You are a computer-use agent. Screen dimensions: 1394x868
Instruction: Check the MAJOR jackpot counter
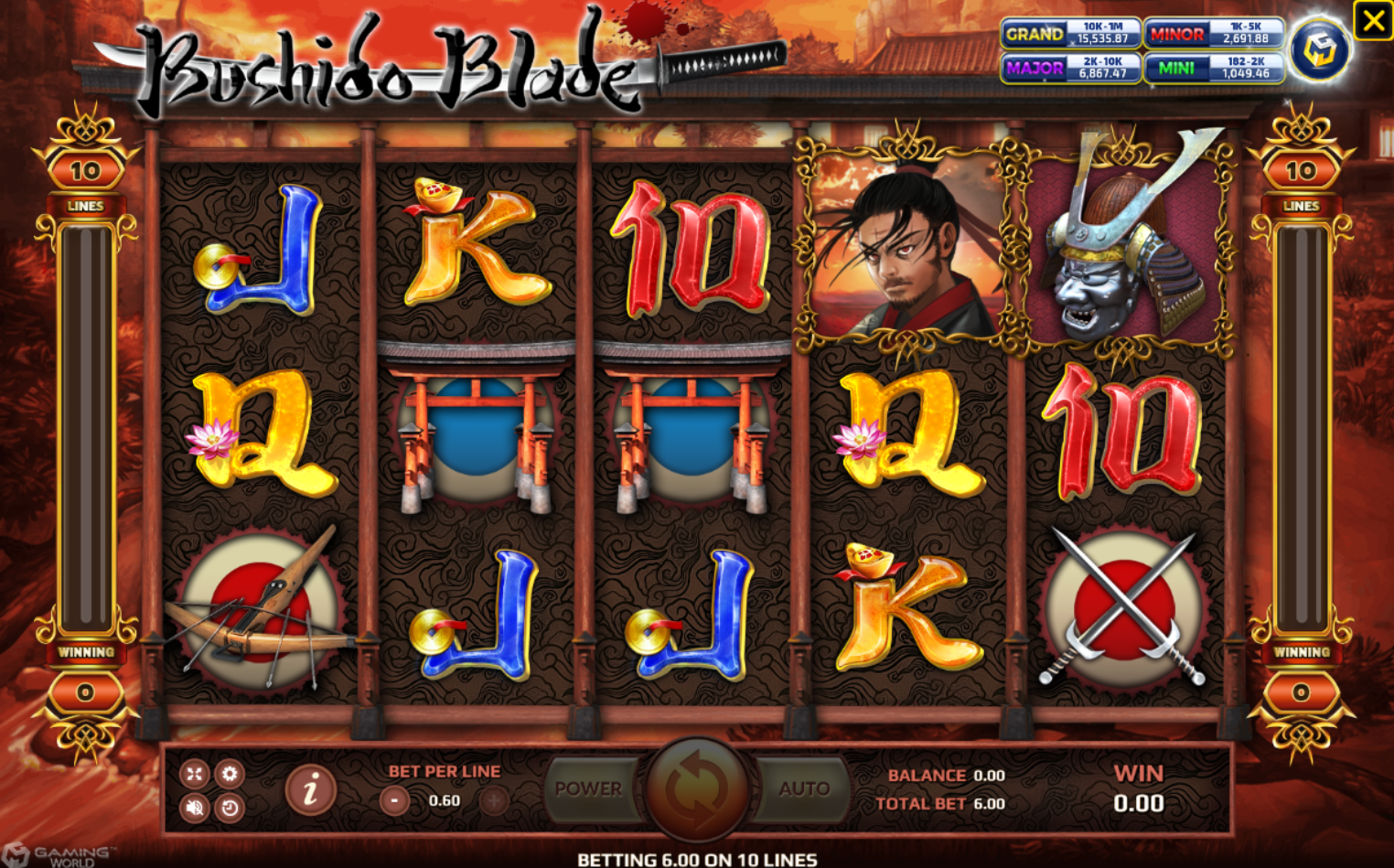click(1072, 69)
